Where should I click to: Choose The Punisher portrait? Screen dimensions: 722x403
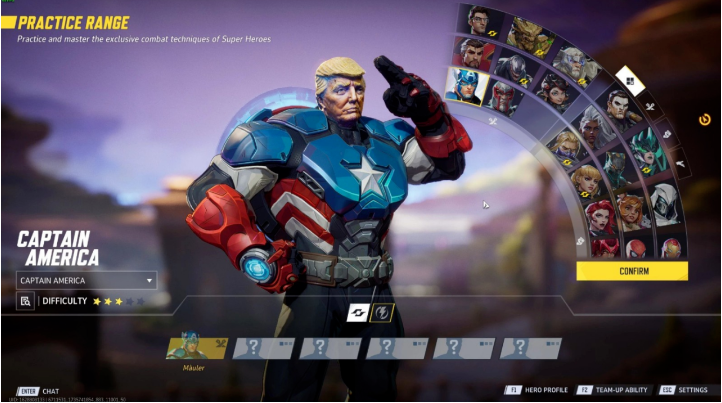tap(619, 108)
